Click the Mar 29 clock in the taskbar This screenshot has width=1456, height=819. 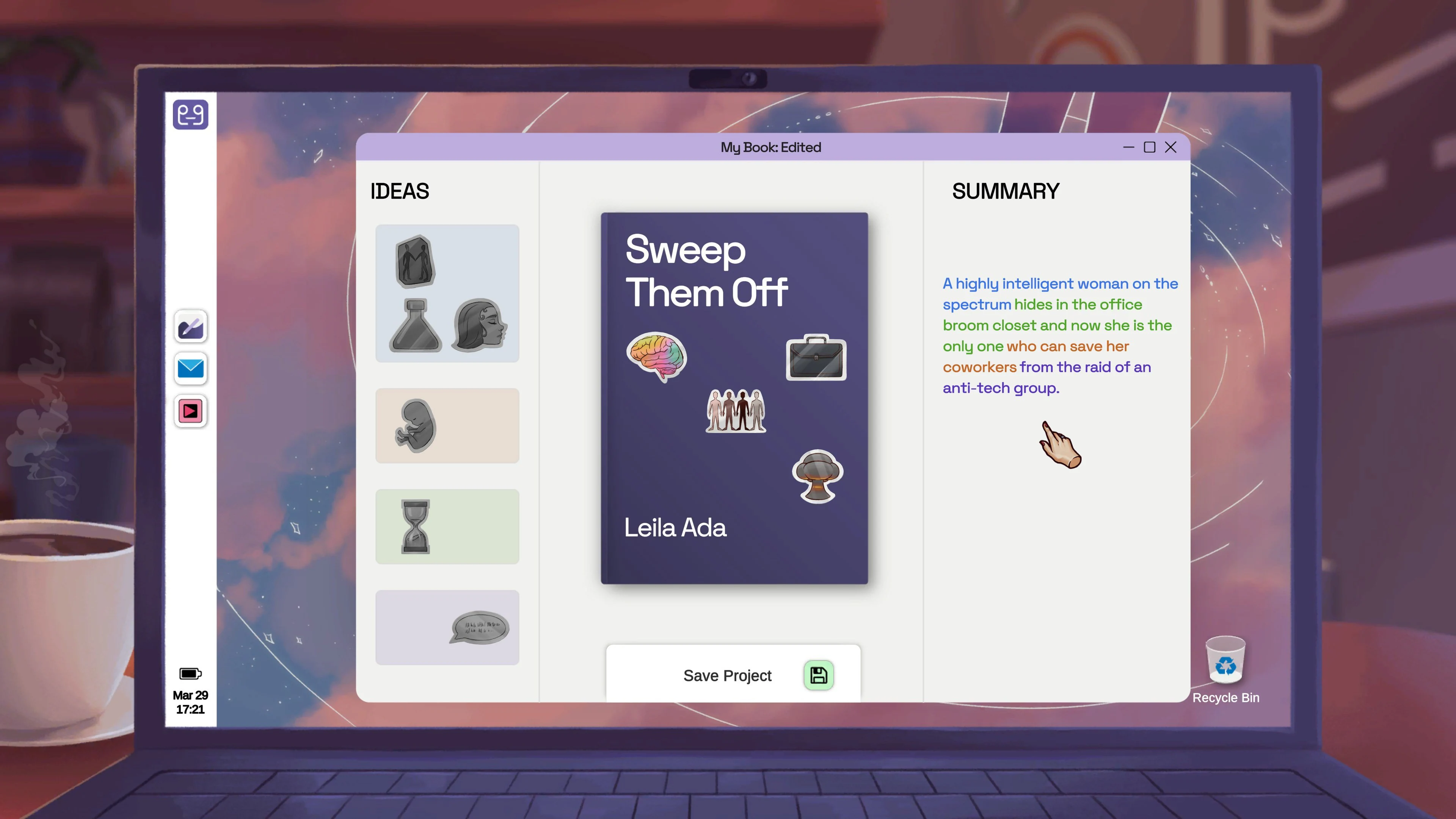190,703
